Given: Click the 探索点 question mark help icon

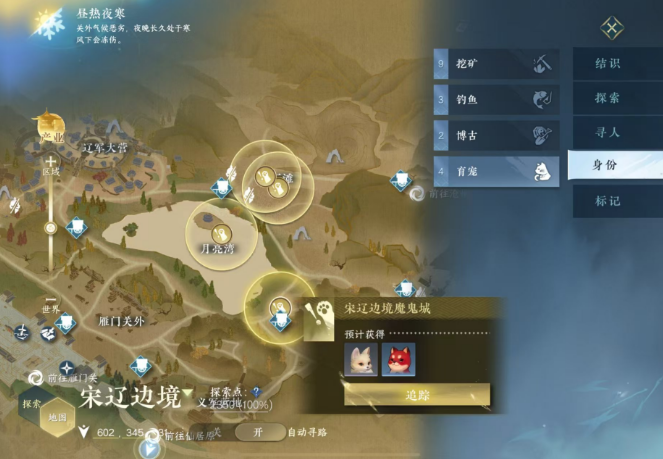Looking at the screenshot, I should pos(256,392).
